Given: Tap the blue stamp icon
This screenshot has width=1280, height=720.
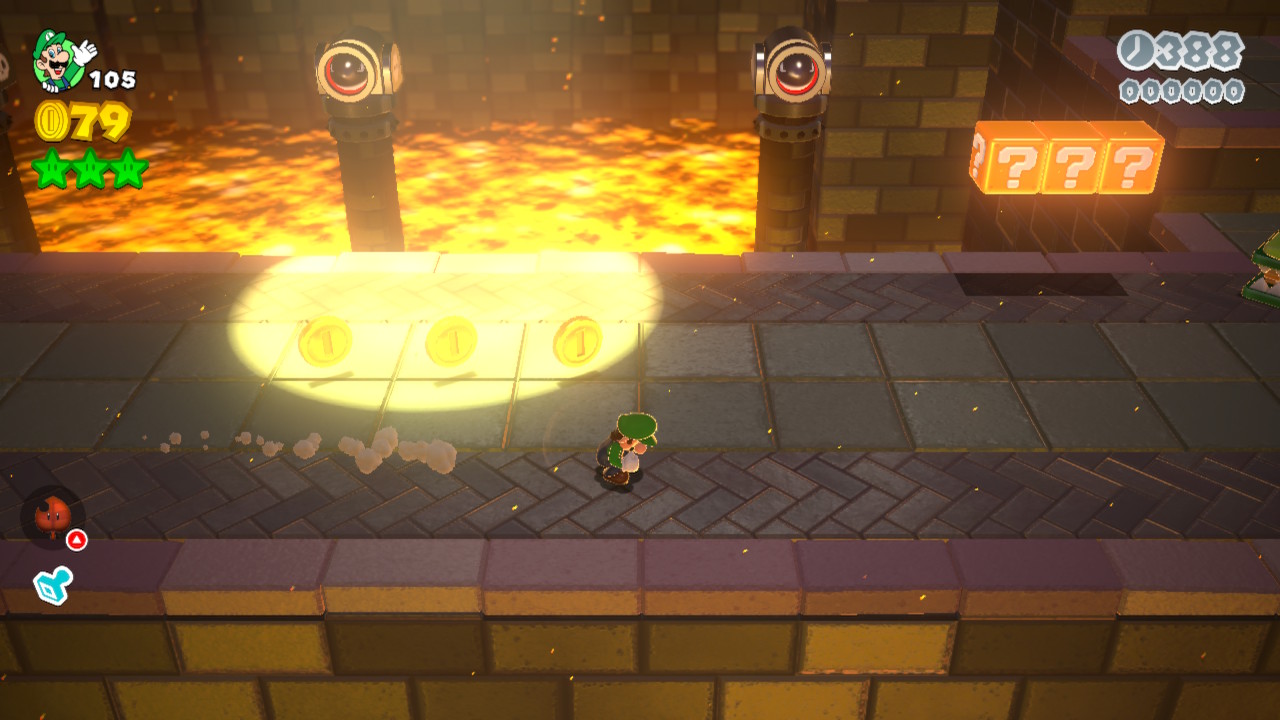Looking at the screenshot, I should click(x=51, y=583).
